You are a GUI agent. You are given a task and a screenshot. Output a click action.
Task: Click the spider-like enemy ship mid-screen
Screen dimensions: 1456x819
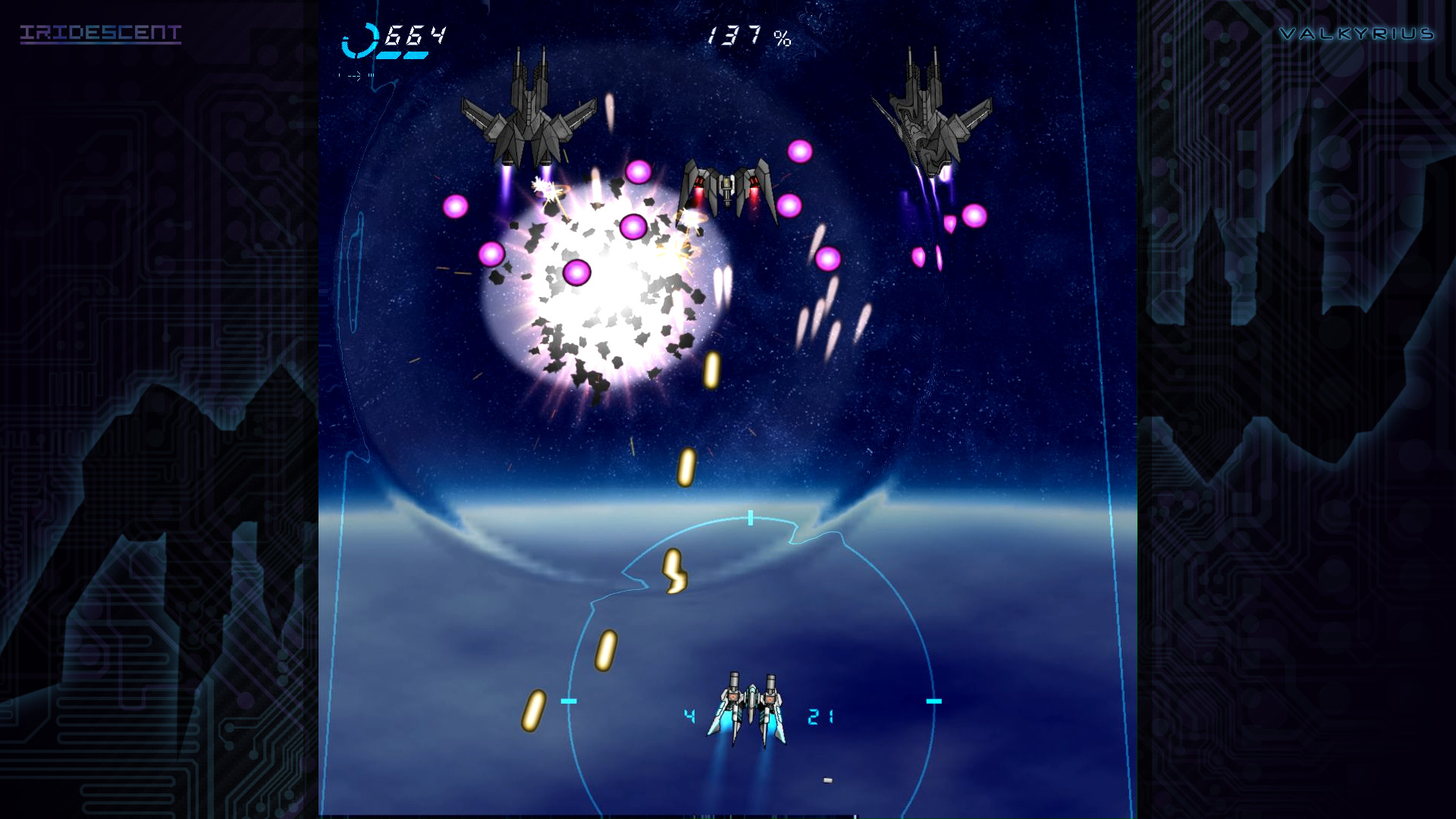tap(728, 190)
